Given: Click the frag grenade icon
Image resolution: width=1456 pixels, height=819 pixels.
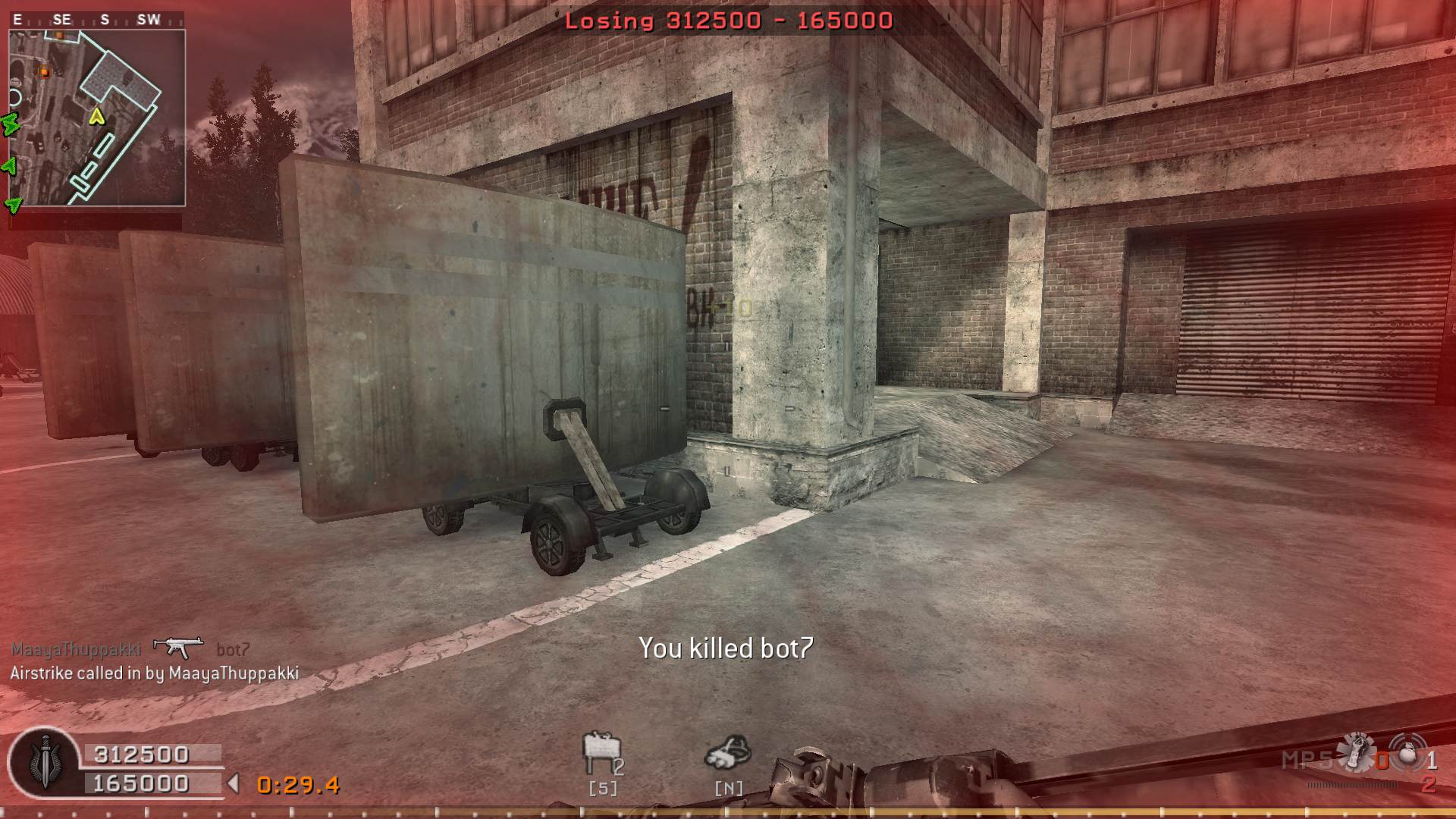Looking at the screenshot, I should [1409, 753].
